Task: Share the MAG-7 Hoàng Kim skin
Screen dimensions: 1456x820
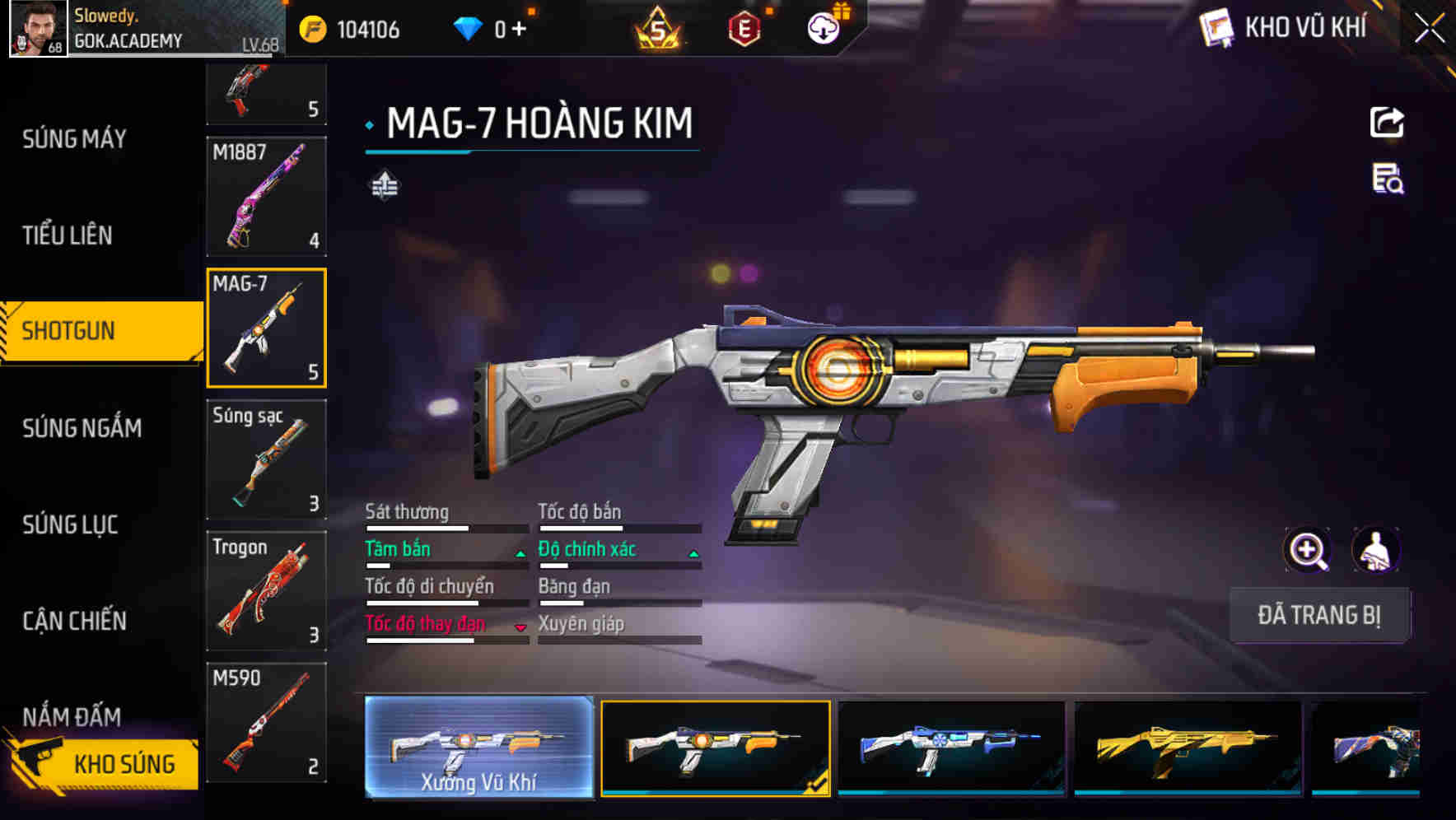Action: click(1387, 123)
